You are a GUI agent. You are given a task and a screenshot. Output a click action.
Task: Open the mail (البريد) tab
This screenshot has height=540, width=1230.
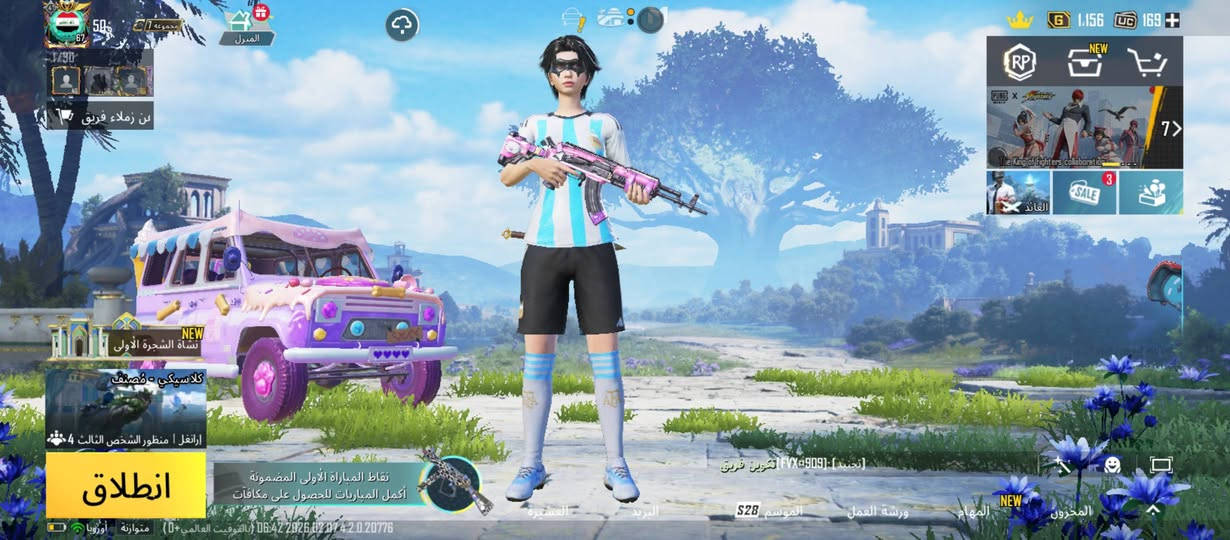pos(645,511)
